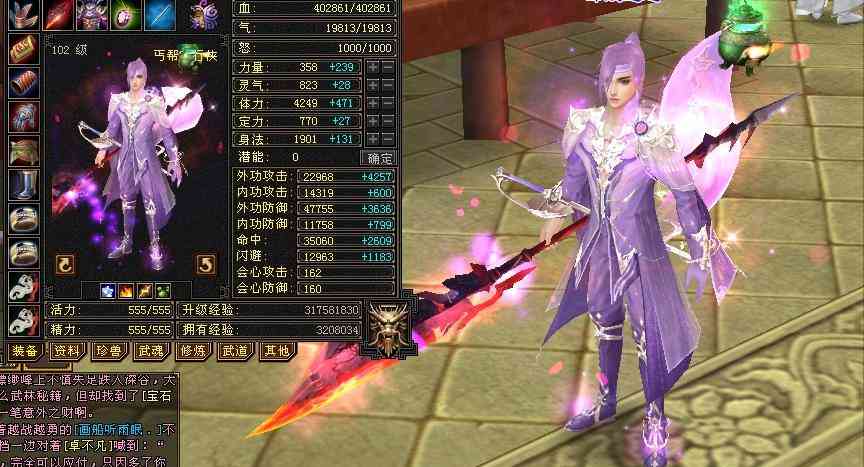The height and width of the screenshot is (467, 864).
Task: Rotate character preview with the left arrow button
Action: click(x=65, y=264)
